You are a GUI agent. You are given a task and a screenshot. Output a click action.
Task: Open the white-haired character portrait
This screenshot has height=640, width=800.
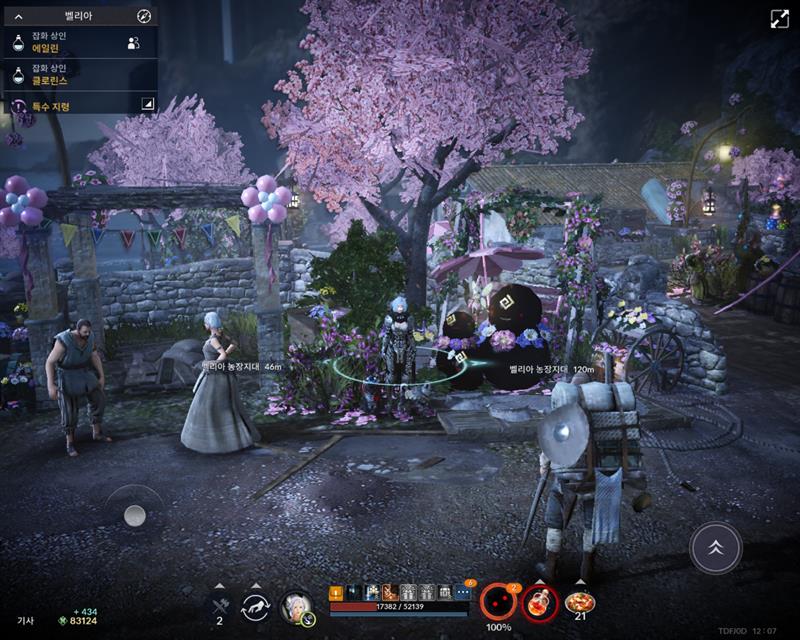[x=297, y=606]
